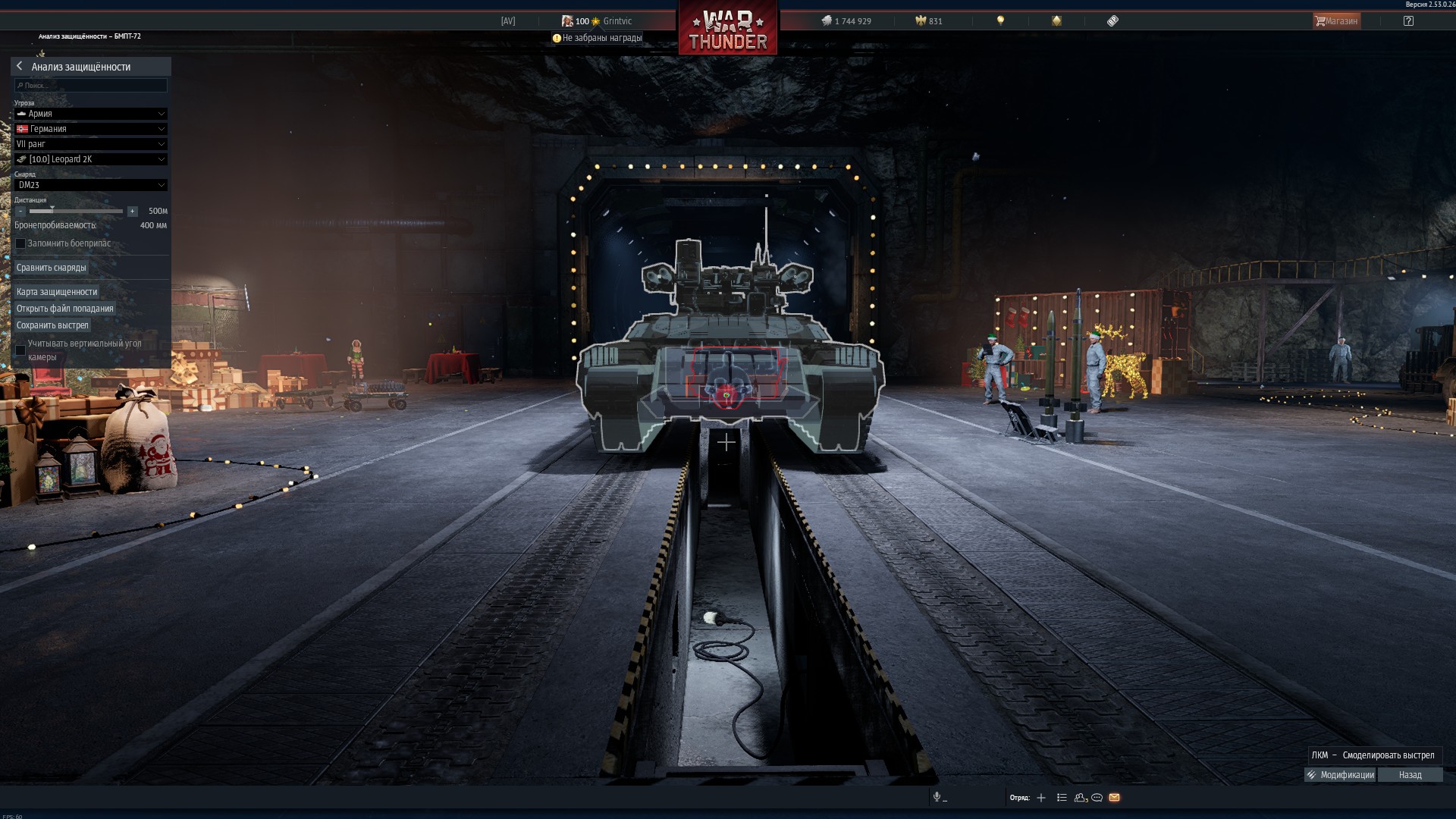
Task: Go back using the arrow beside Анализ защищённости
Action: click(x=20, y=66)
